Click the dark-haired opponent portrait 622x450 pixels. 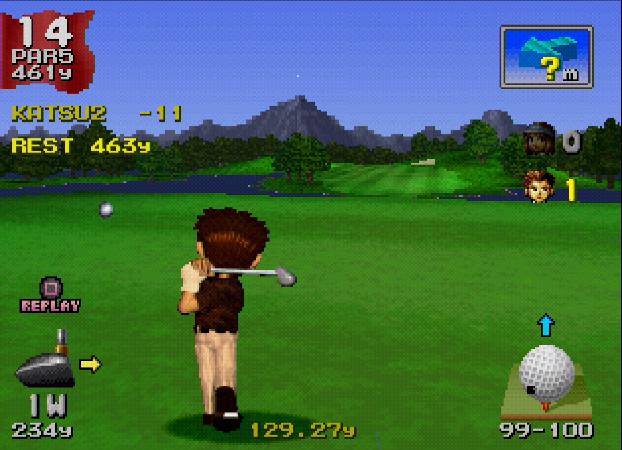540,141
